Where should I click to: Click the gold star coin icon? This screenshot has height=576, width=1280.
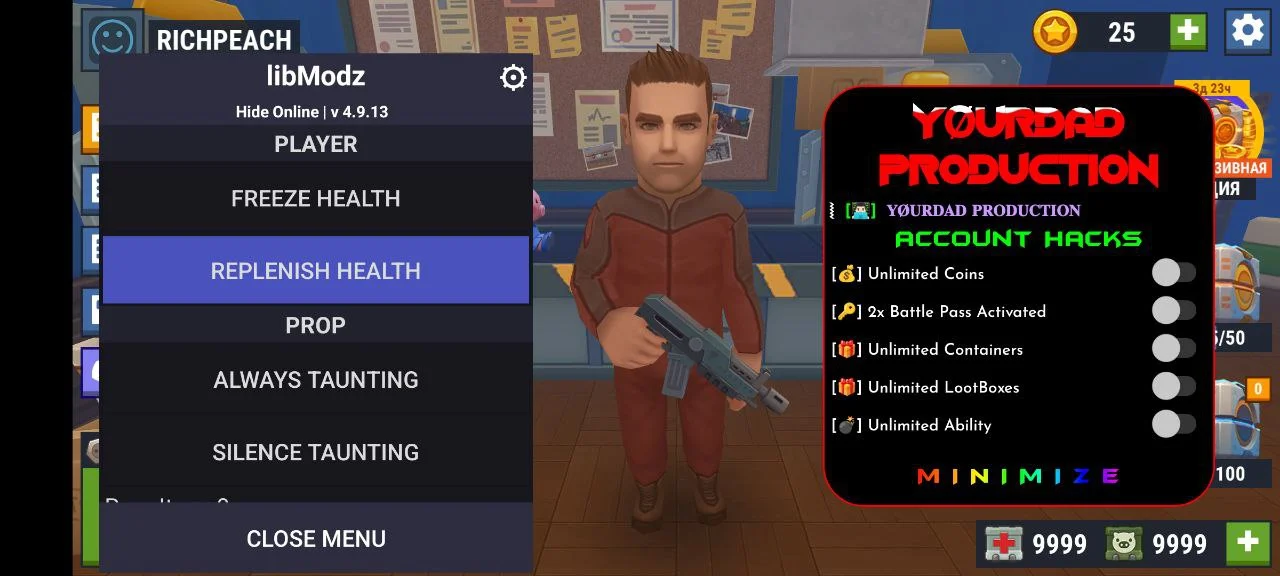(1055, 32)
